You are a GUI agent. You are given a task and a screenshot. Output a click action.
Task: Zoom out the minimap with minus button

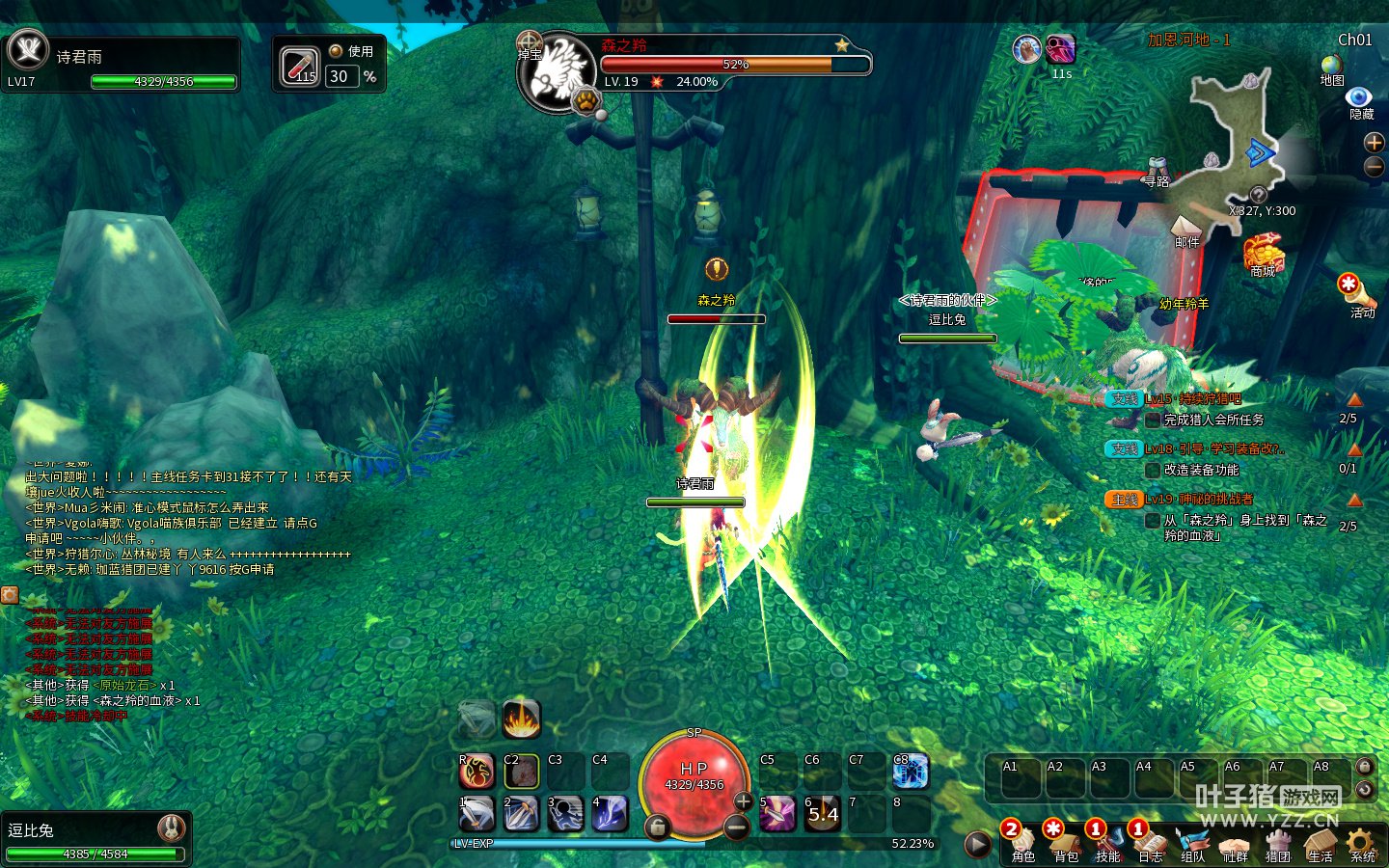1374,167
